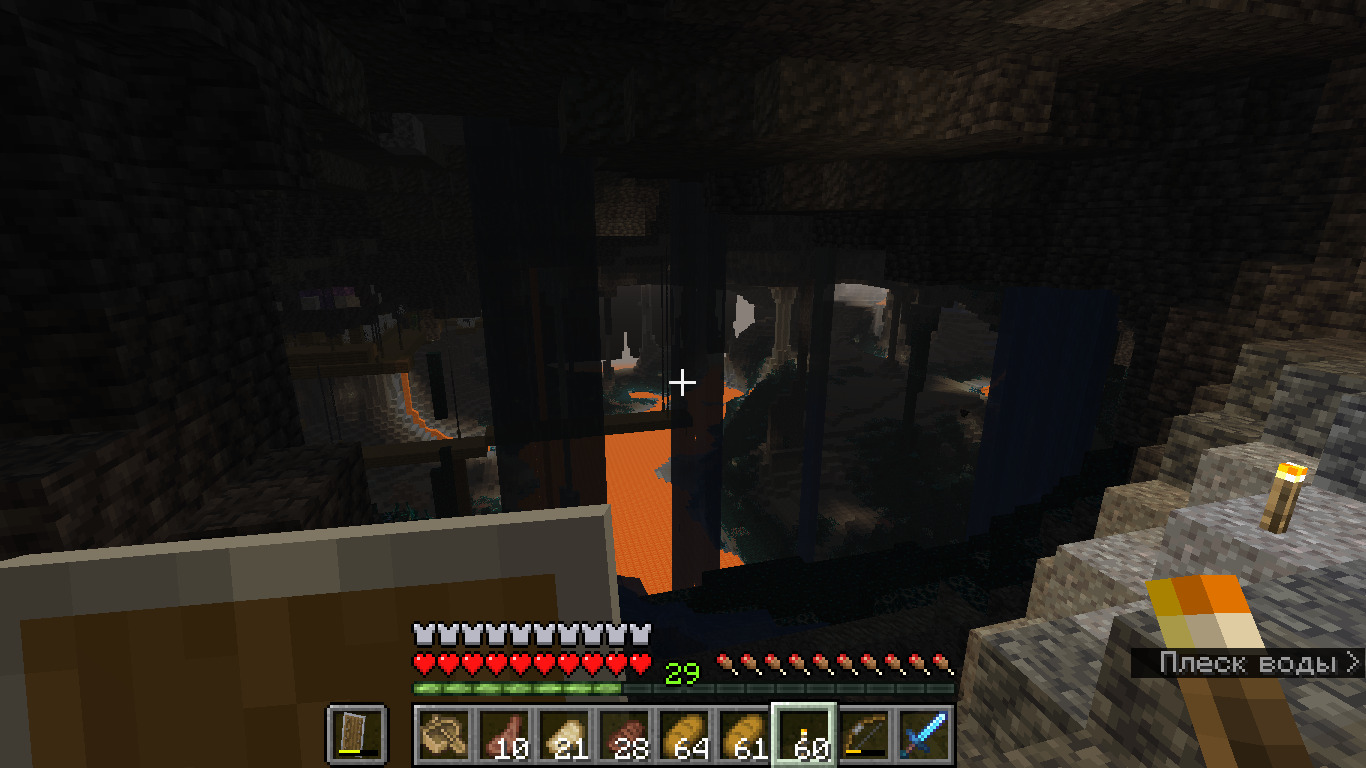
Task: Choose the pale food stack of 21
Action: [x=564, y=734]
